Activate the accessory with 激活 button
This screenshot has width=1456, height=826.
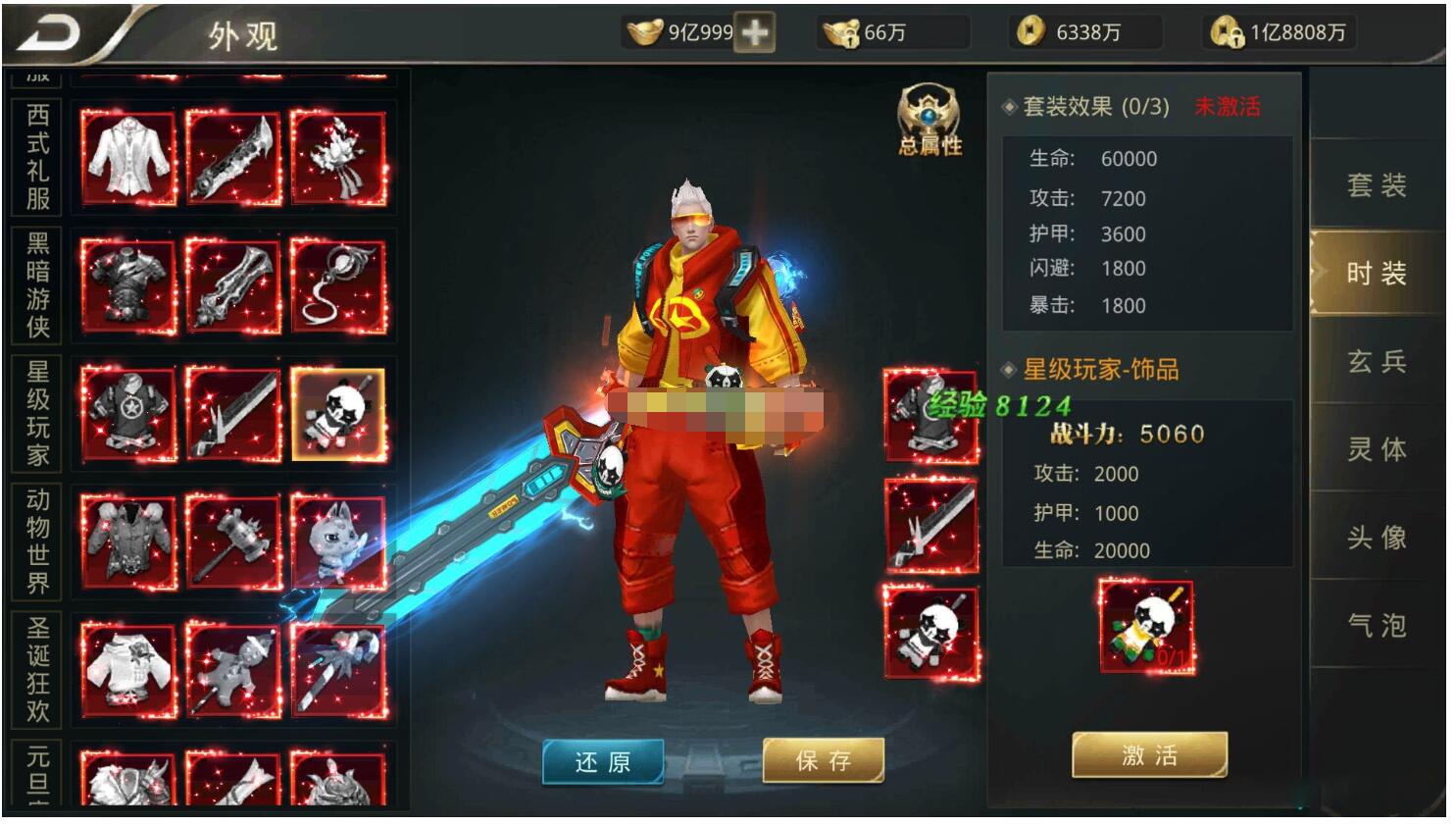(x=1149, y=755)
